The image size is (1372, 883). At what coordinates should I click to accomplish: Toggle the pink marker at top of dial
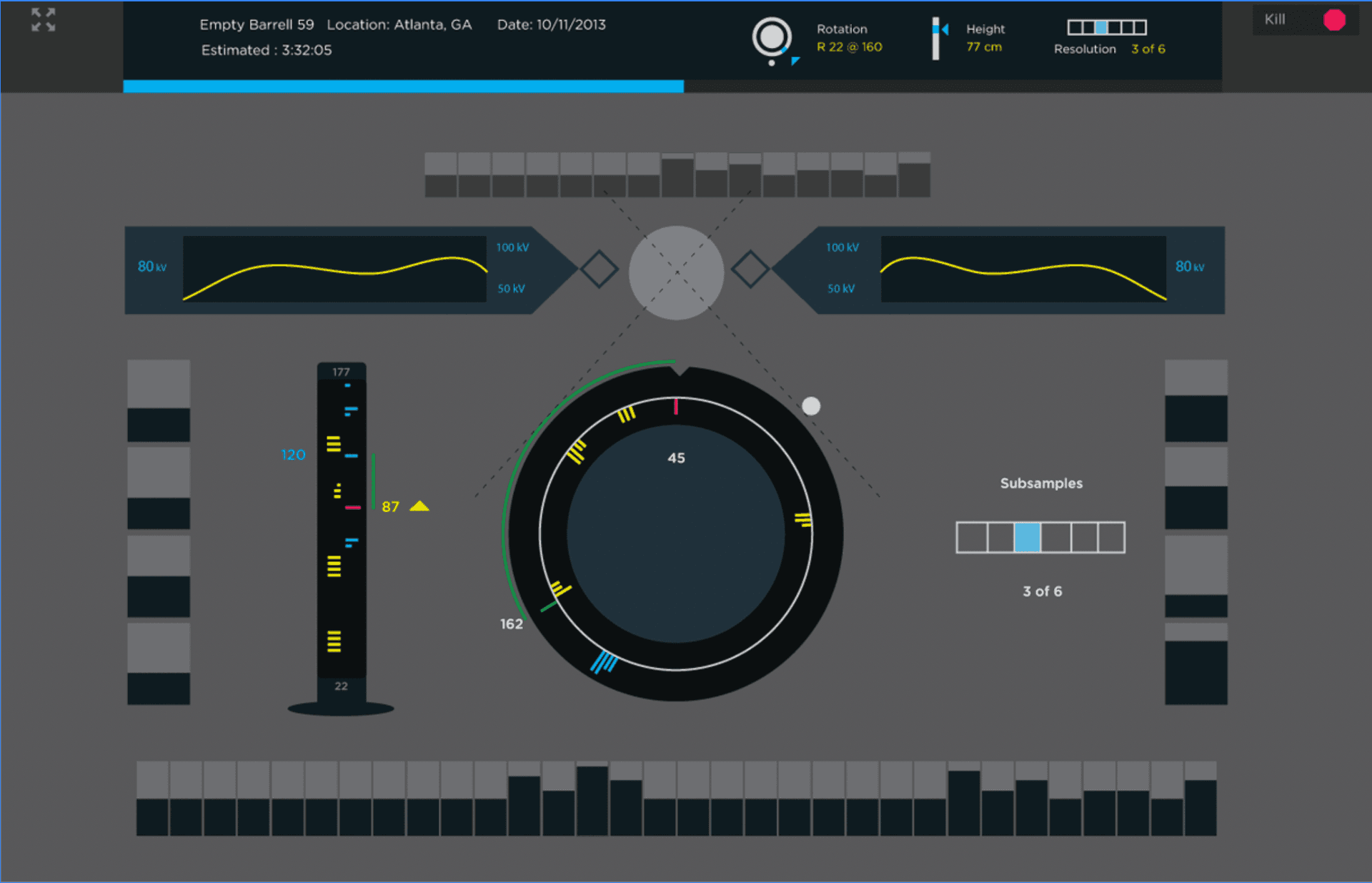[x=675, y=408]
